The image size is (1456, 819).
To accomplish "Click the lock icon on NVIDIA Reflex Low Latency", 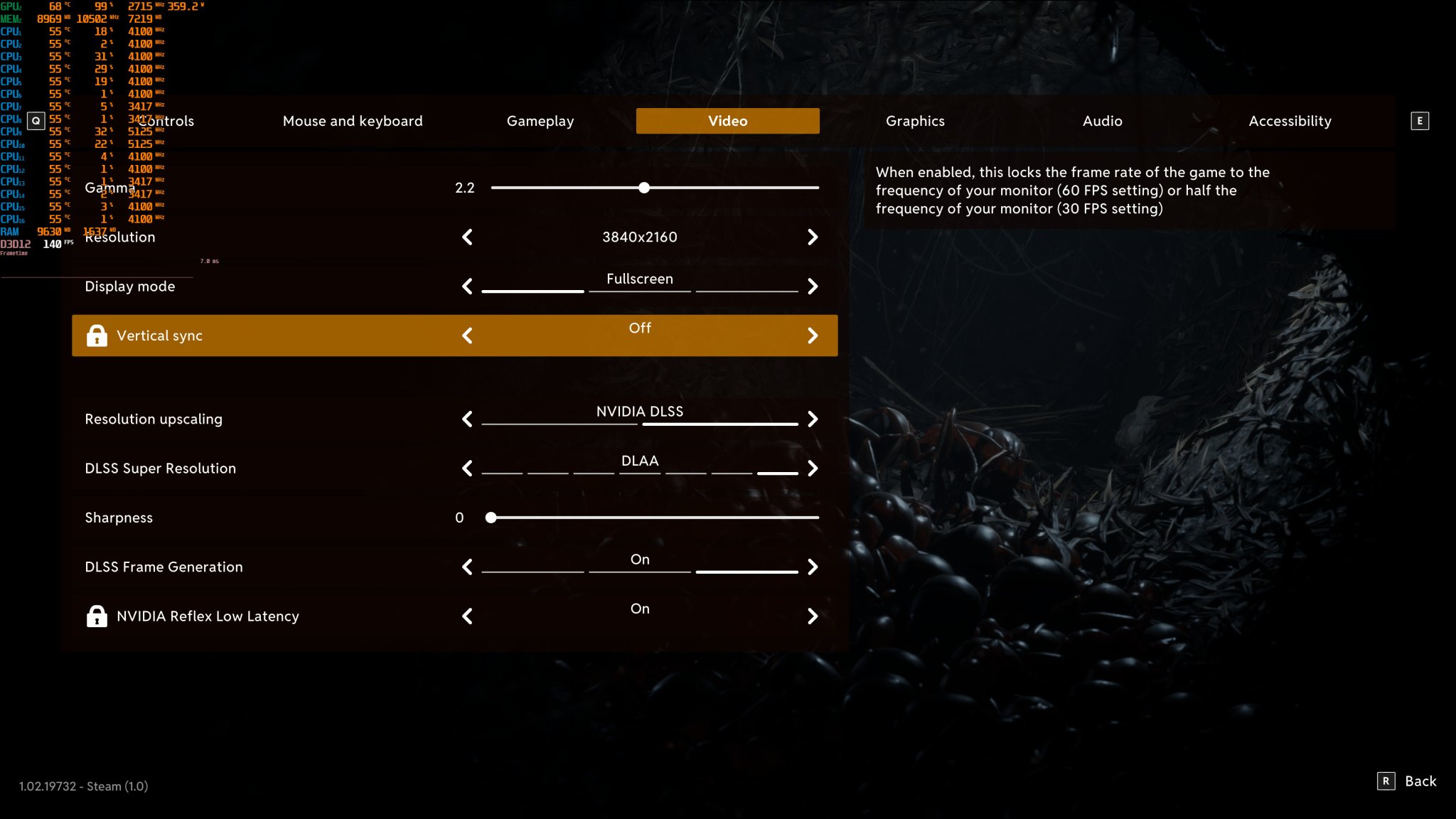I will point(97,616).
